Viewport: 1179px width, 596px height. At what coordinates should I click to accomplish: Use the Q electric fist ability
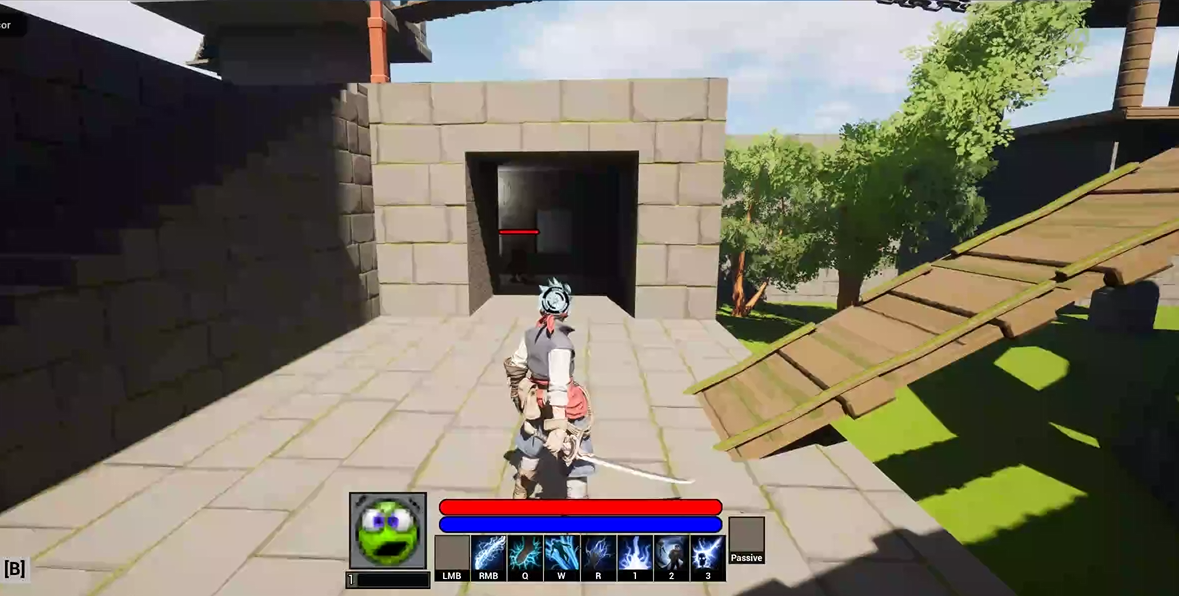coord(525,555)
